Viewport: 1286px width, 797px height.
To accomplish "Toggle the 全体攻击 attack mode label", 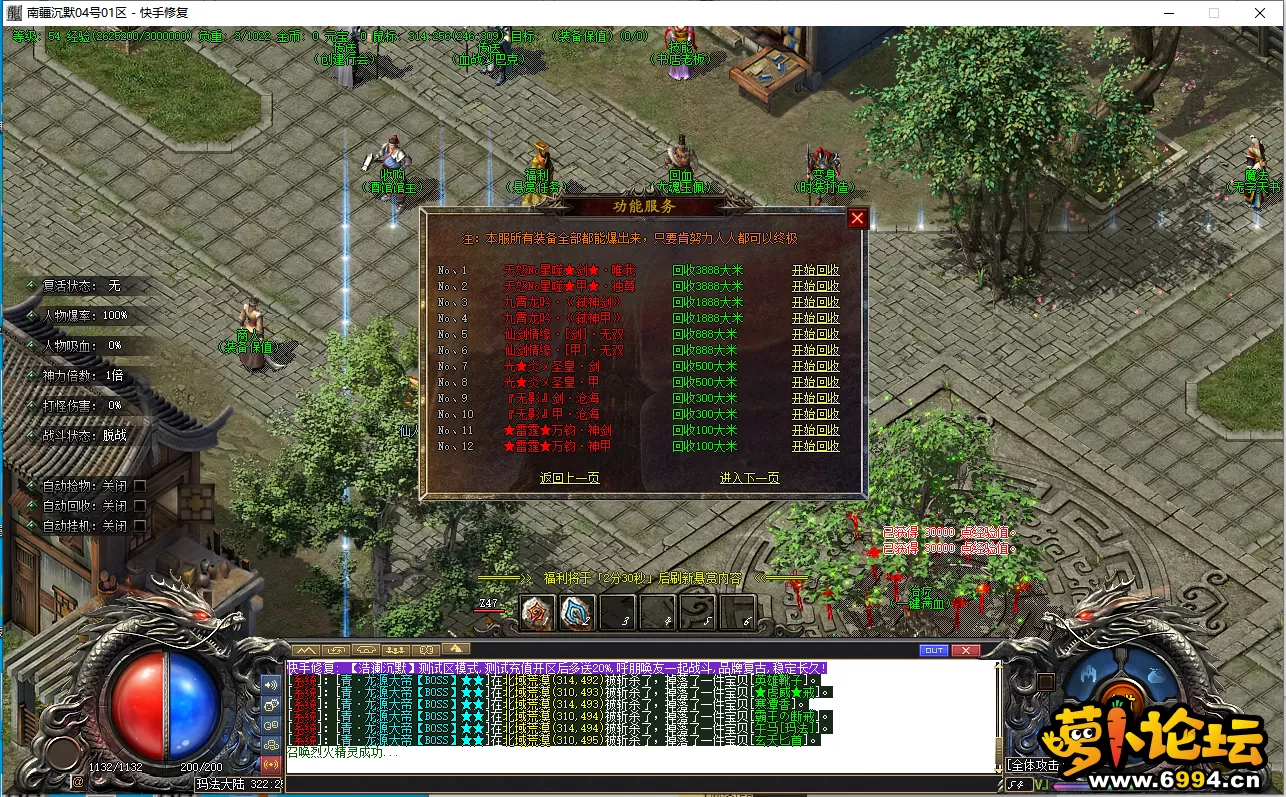I will [1033, 765].
